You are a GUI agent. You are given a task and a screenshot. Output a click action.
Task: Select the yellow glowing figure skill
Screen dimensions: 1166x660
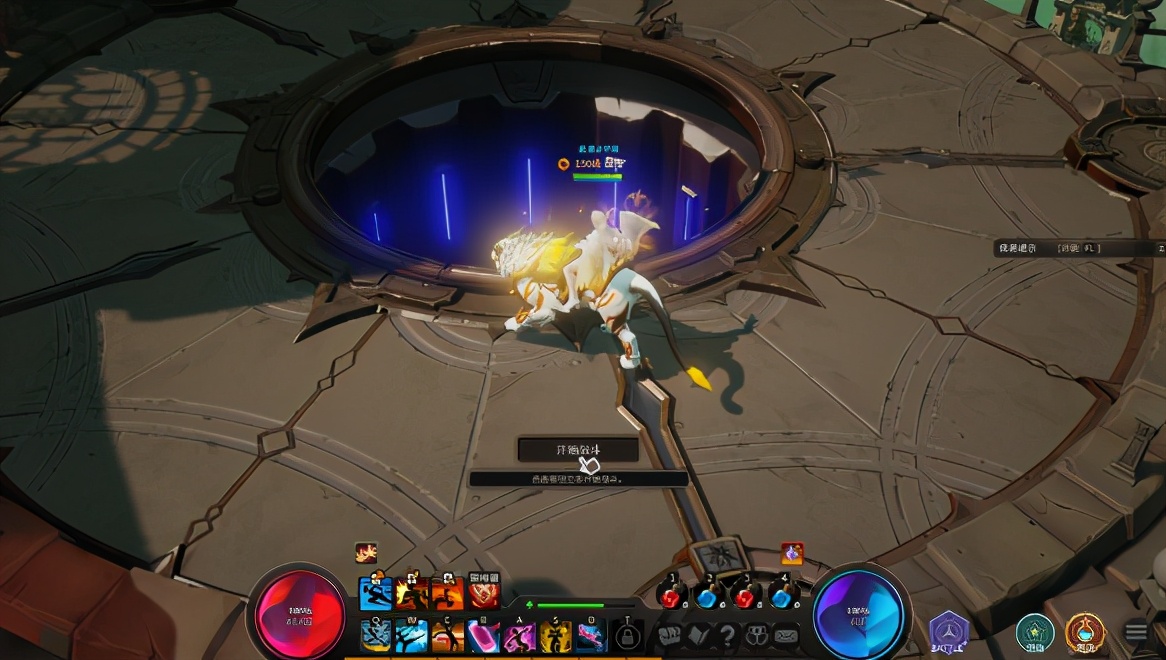(x=556, y=635)
